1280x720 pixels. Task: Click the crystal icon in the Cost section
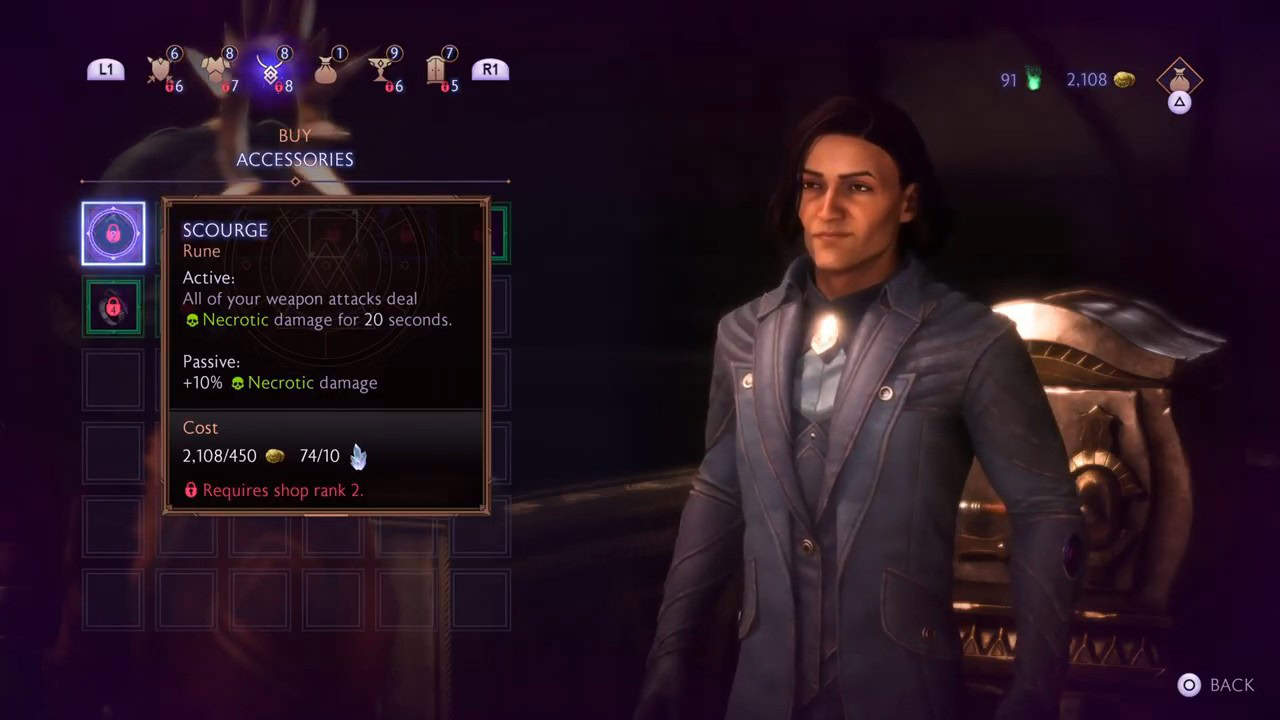(x=358, y=456)
